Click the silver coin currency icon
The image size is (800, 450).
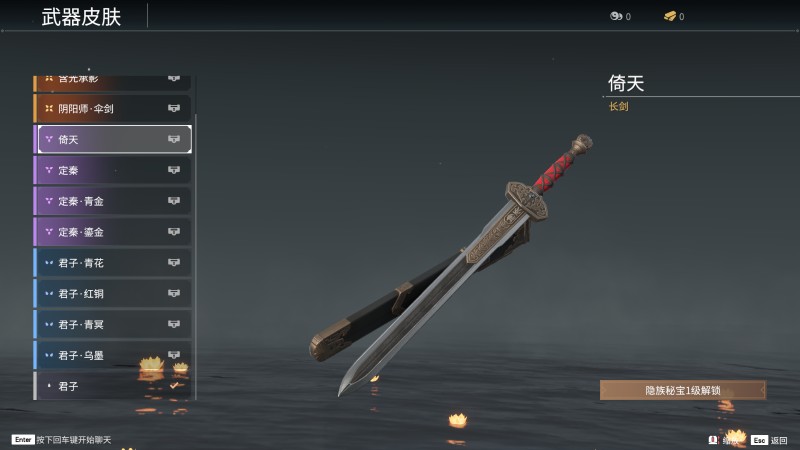[616, 16]
